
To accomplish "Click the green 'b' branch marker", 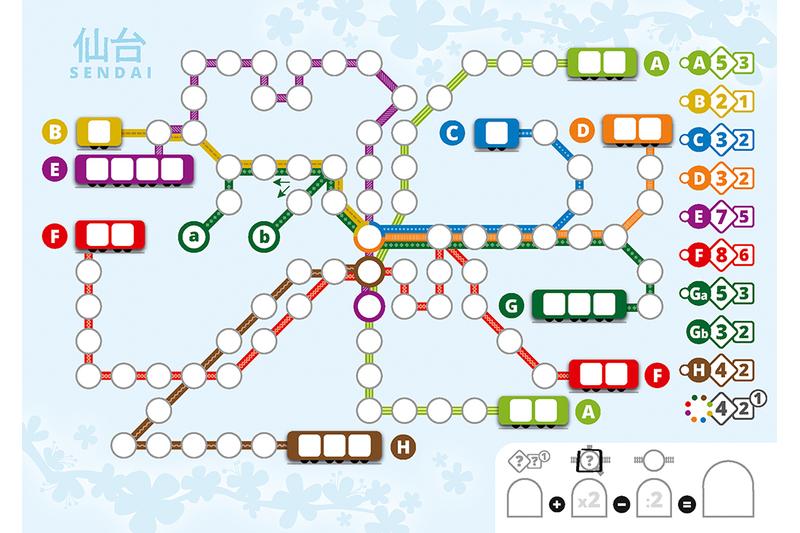I will [263, 237].
